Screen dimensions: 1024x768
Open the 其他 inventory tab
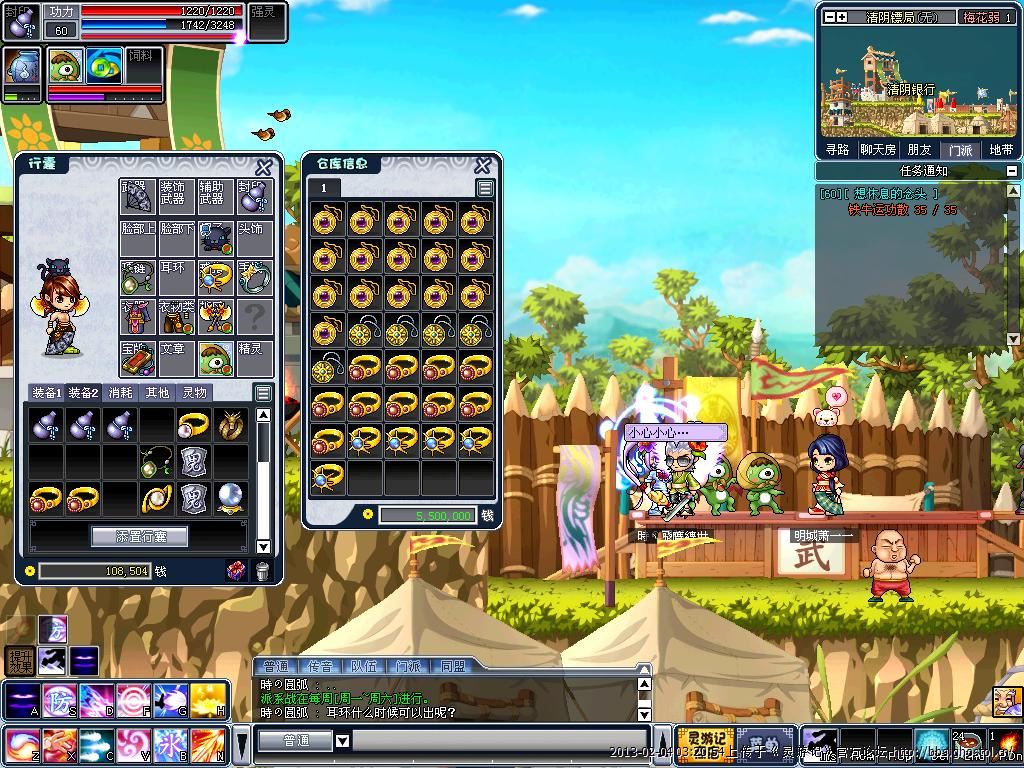click(x=158, y=393)
